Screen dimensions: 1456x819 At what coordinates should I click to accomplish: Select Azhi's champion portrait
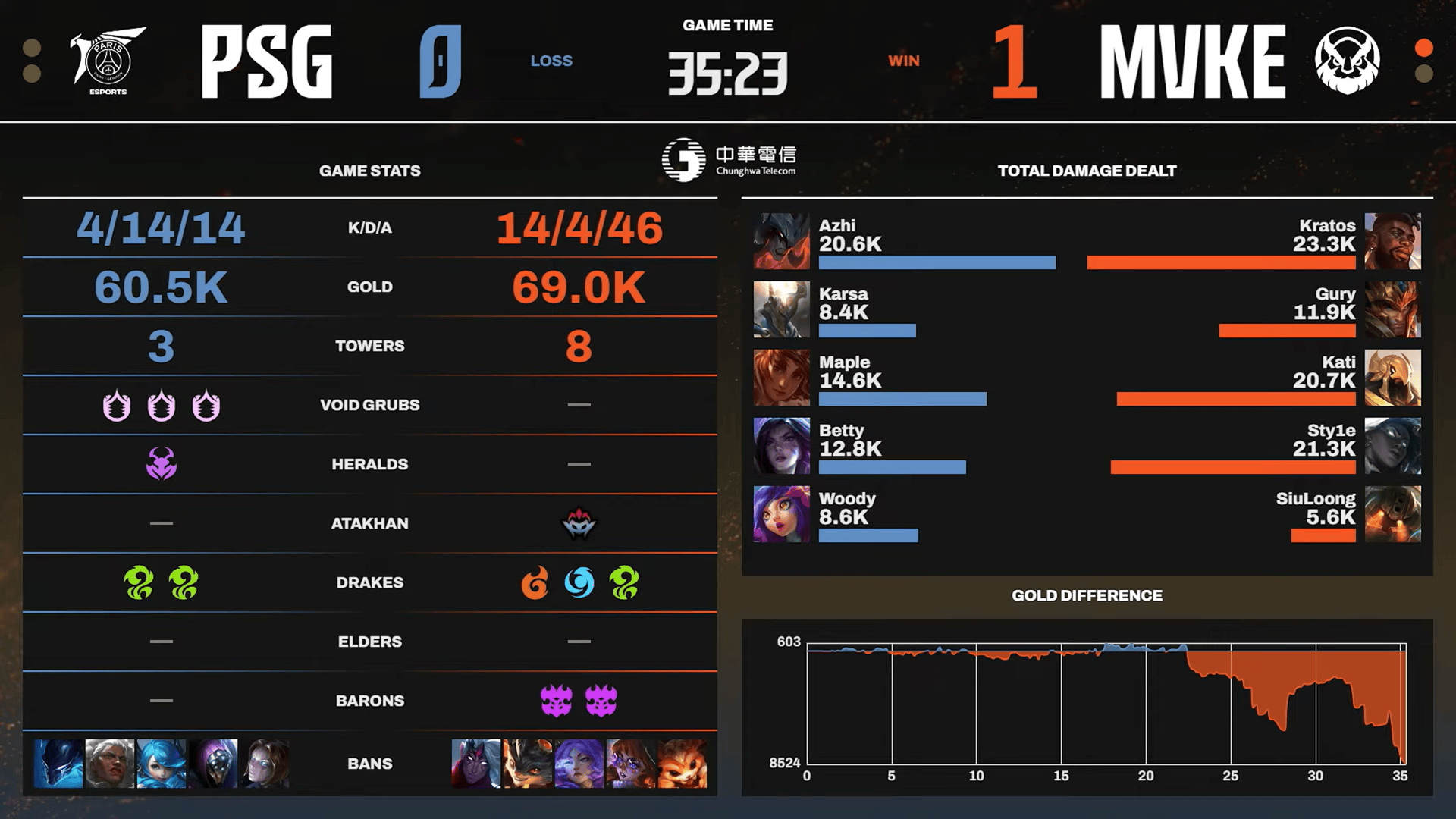[781, 241]
